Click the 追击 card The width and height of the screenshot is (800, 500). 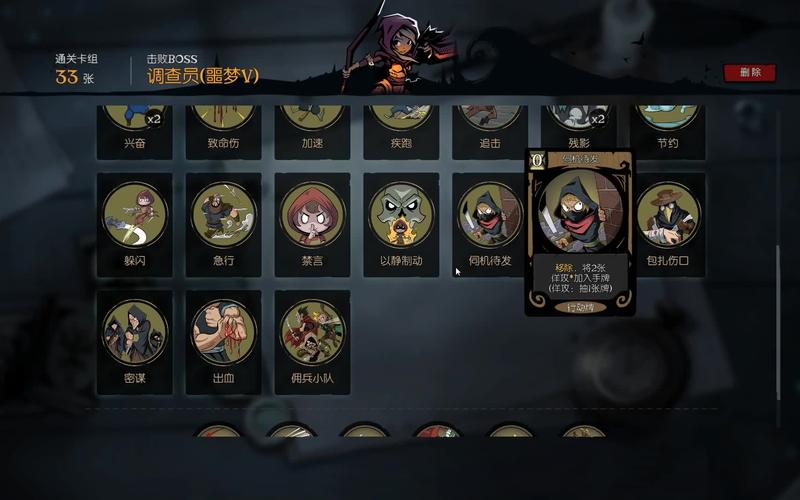tap(490, 130)
